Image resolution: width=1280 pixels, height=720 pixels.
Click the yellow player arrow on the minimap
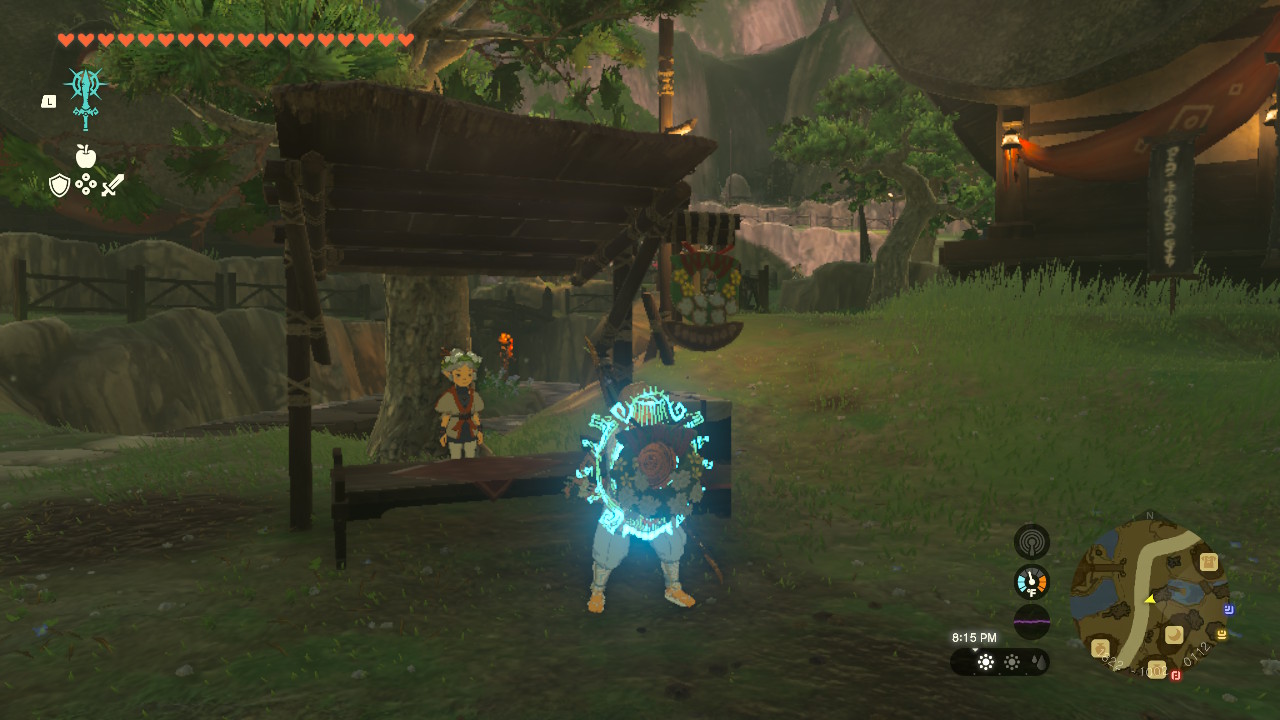1150,600
